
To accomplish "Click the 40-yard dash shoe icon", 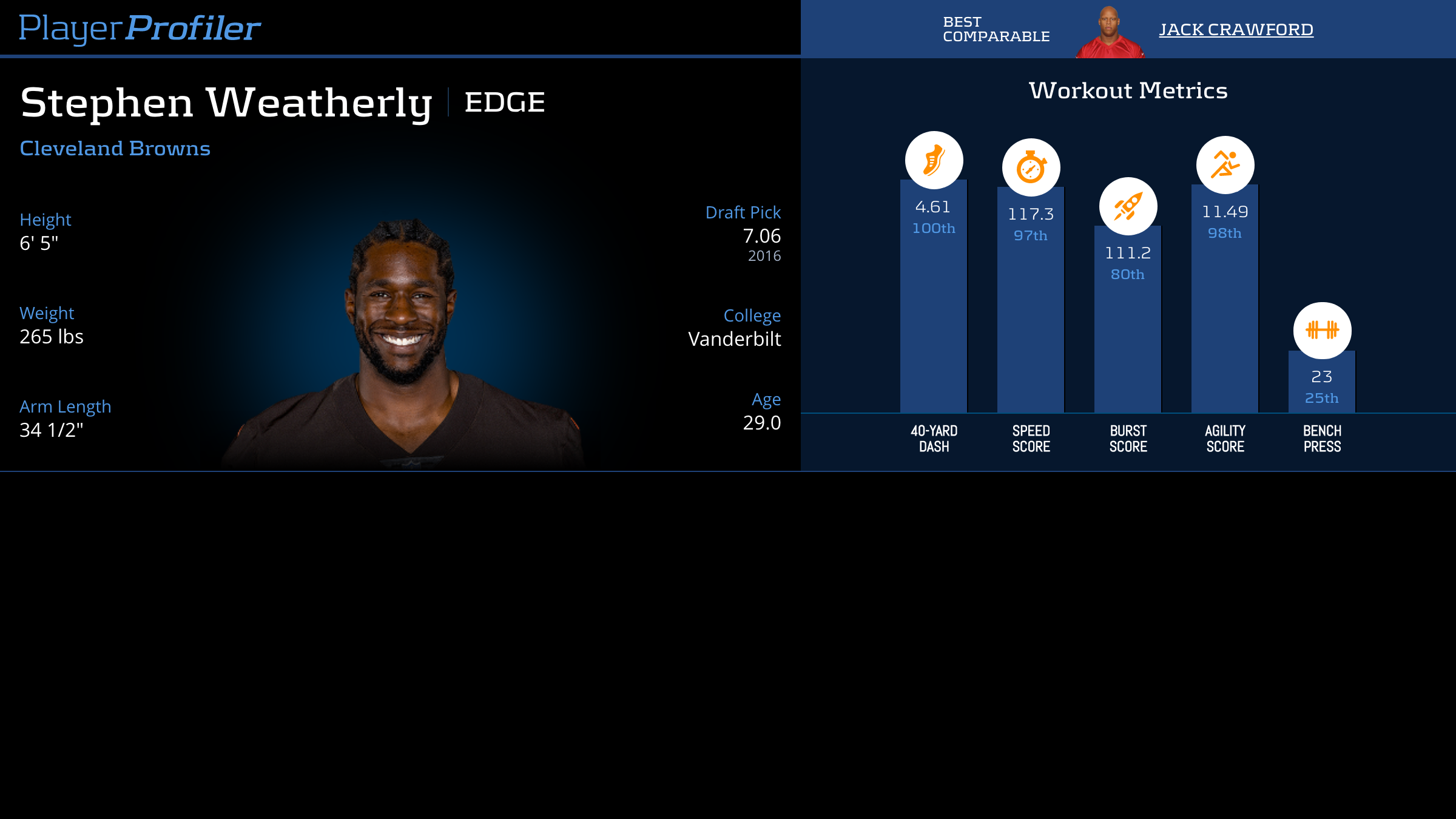I will coord(934,160).
